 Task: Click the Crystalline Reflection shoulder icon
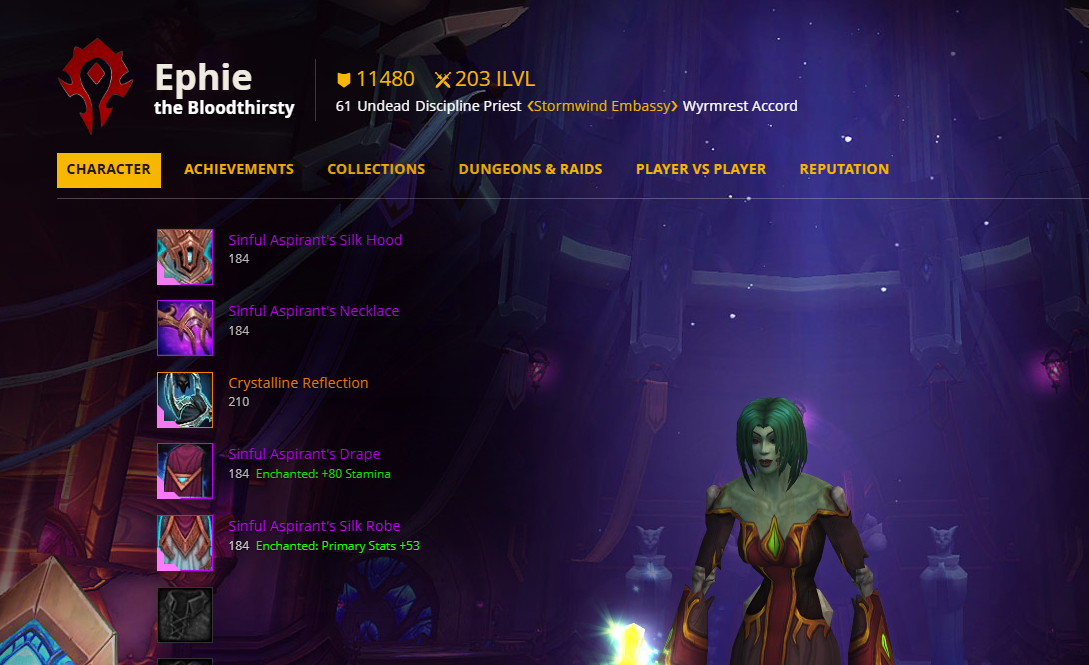point(185,400)
